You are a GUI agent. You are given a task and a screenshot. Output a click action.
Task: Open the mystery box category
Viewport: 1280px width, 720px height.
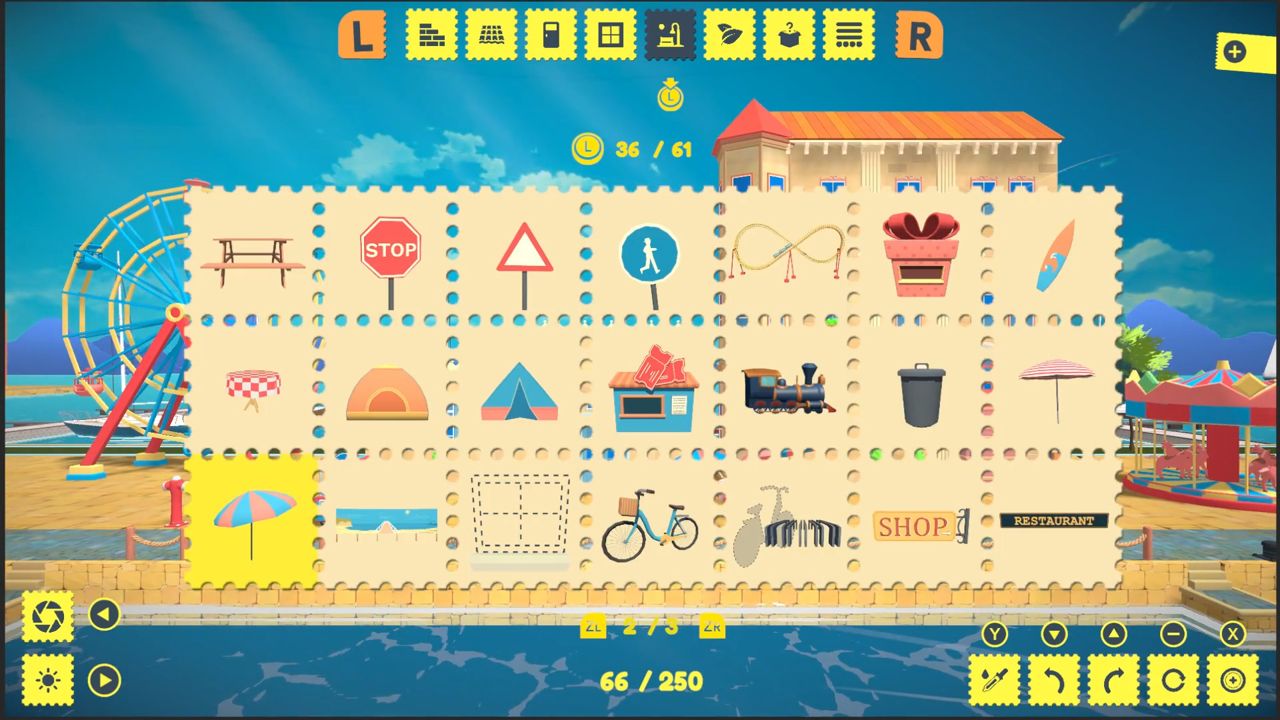pyautogui.click(x=789, y=34)
